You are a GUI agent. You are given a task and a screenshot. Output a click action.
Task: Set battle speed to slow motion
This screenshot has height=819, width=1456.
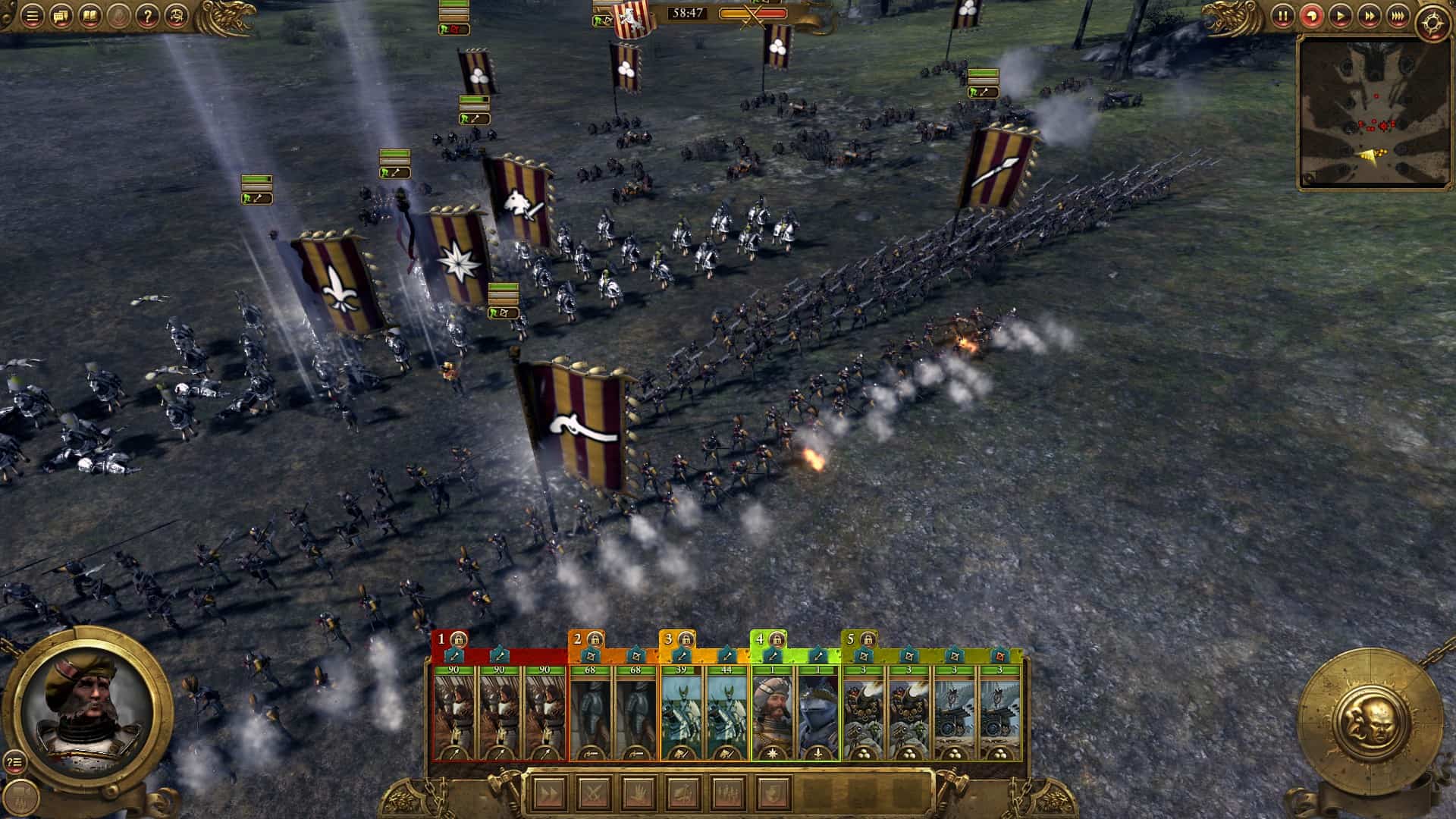(1311, 16)
